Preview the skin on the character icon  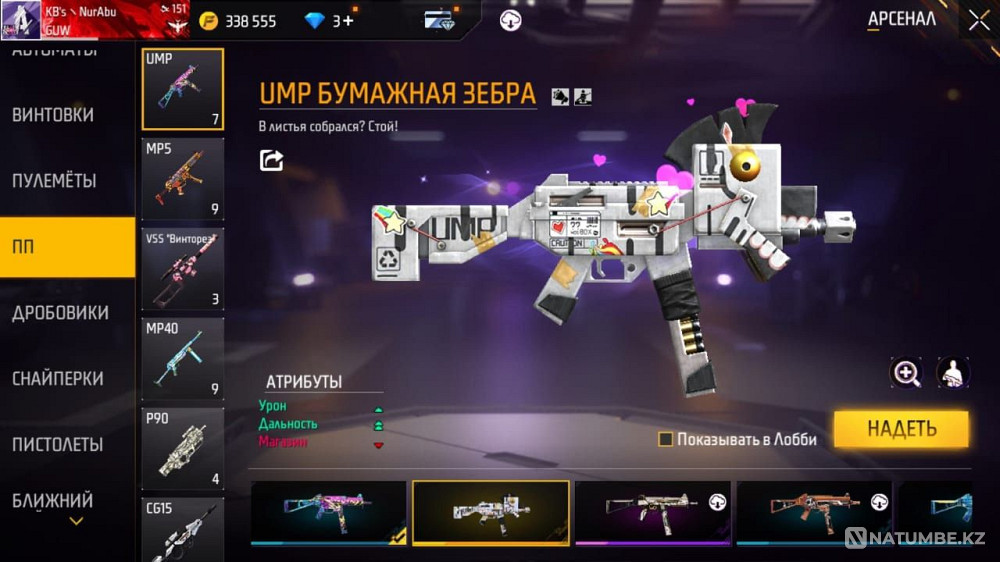(x=953, y=373)
